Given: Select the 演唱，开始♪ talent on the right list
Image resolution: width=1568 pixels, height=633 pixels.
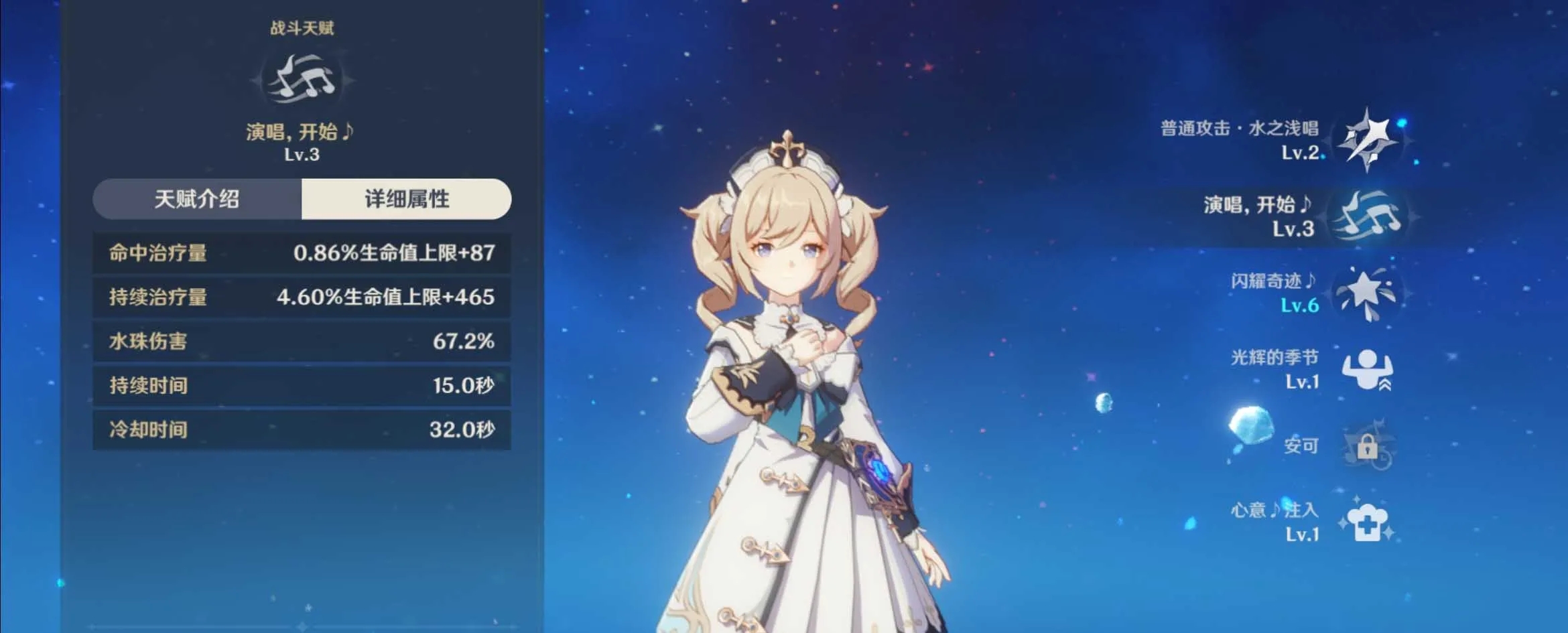Looking at the screenshot, I should click(x=1366, y=216).
